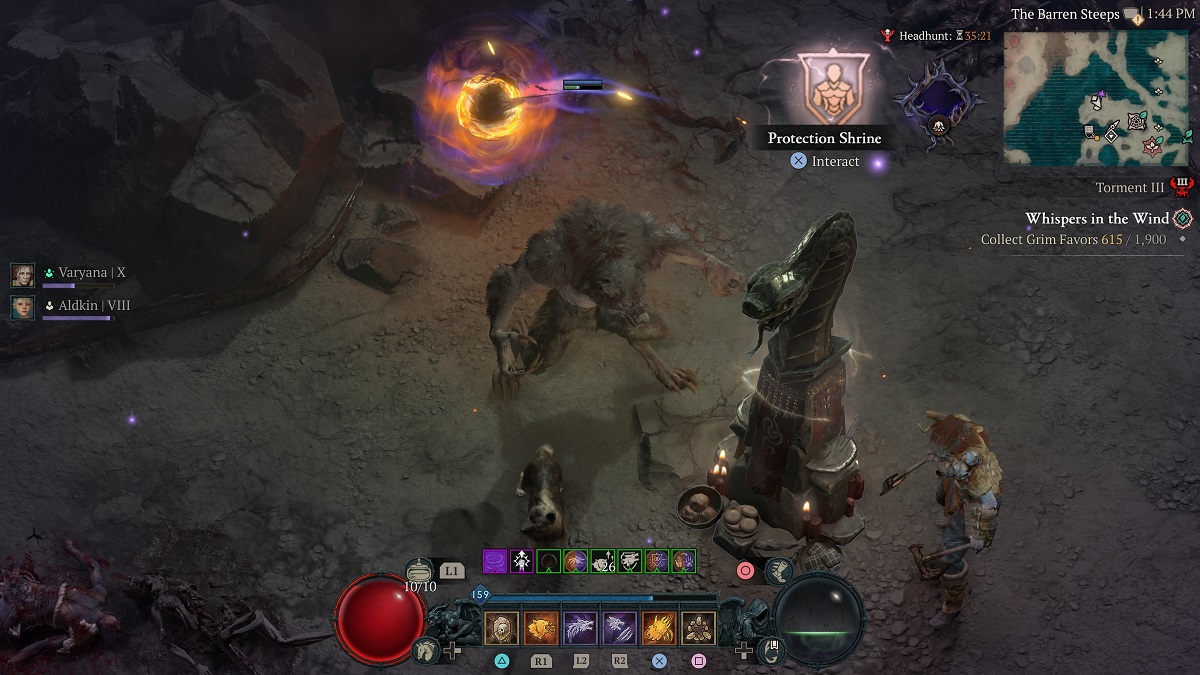Click the town portal scroll icon

(773, 650)
